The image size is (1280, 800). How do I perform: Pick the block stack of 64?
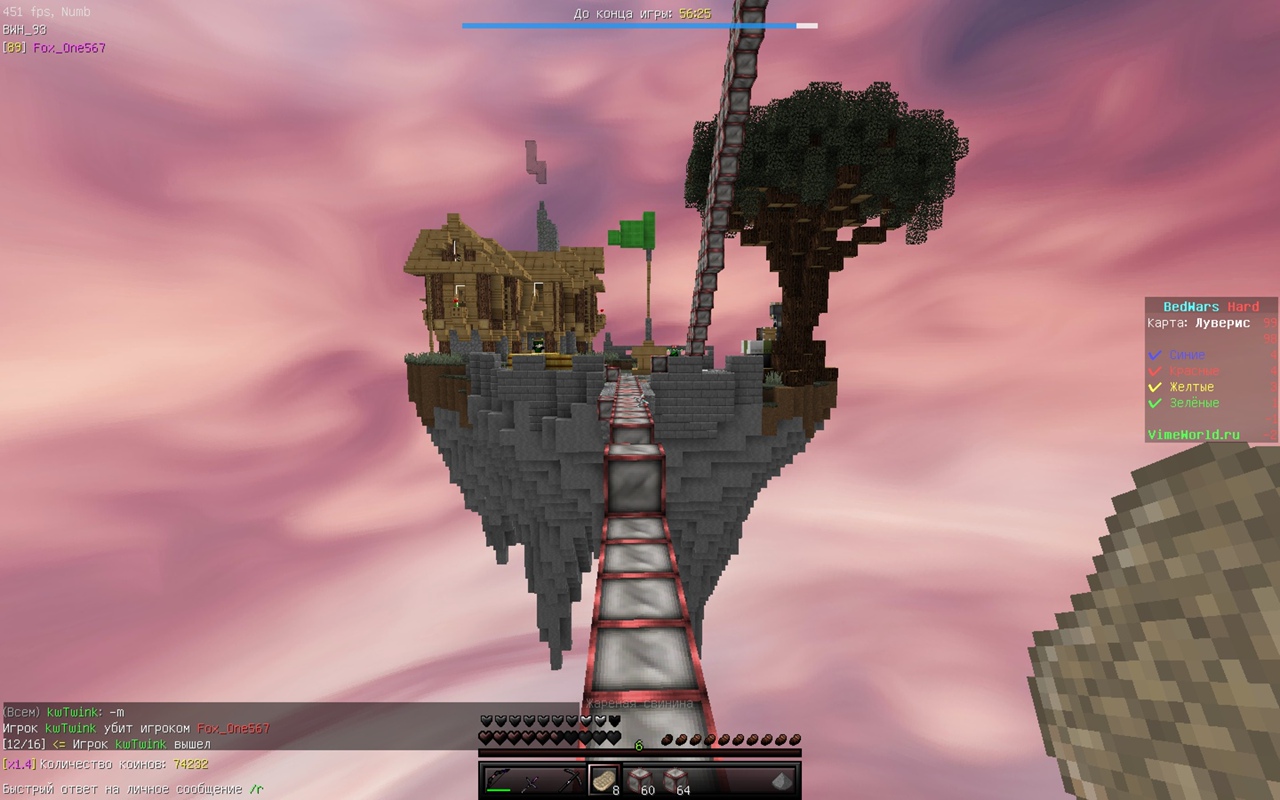[675, 780]
